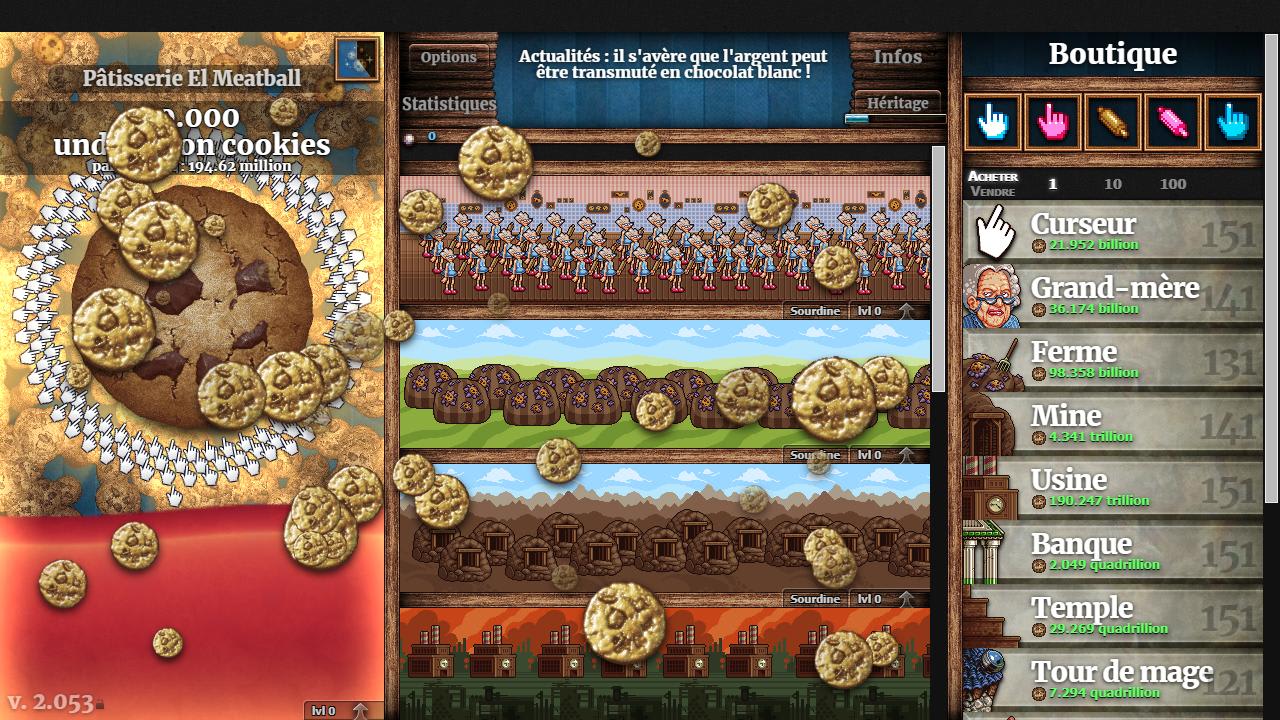Image resolution: width=1280 pixels, height=720 pixels.
Task: Toggle Sourdine on the farm row
Action: click(814, 454)
